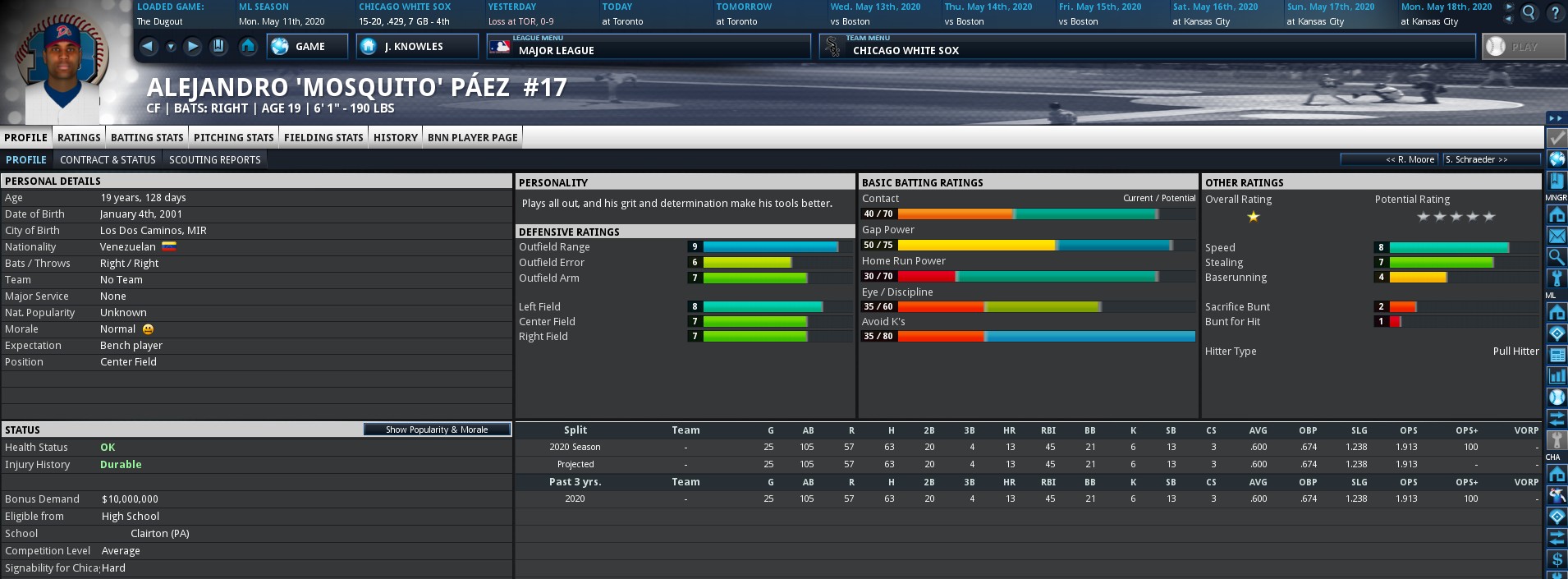Click the Play button
This screenshot has height=579, width=1568.
pos(1524,47)
